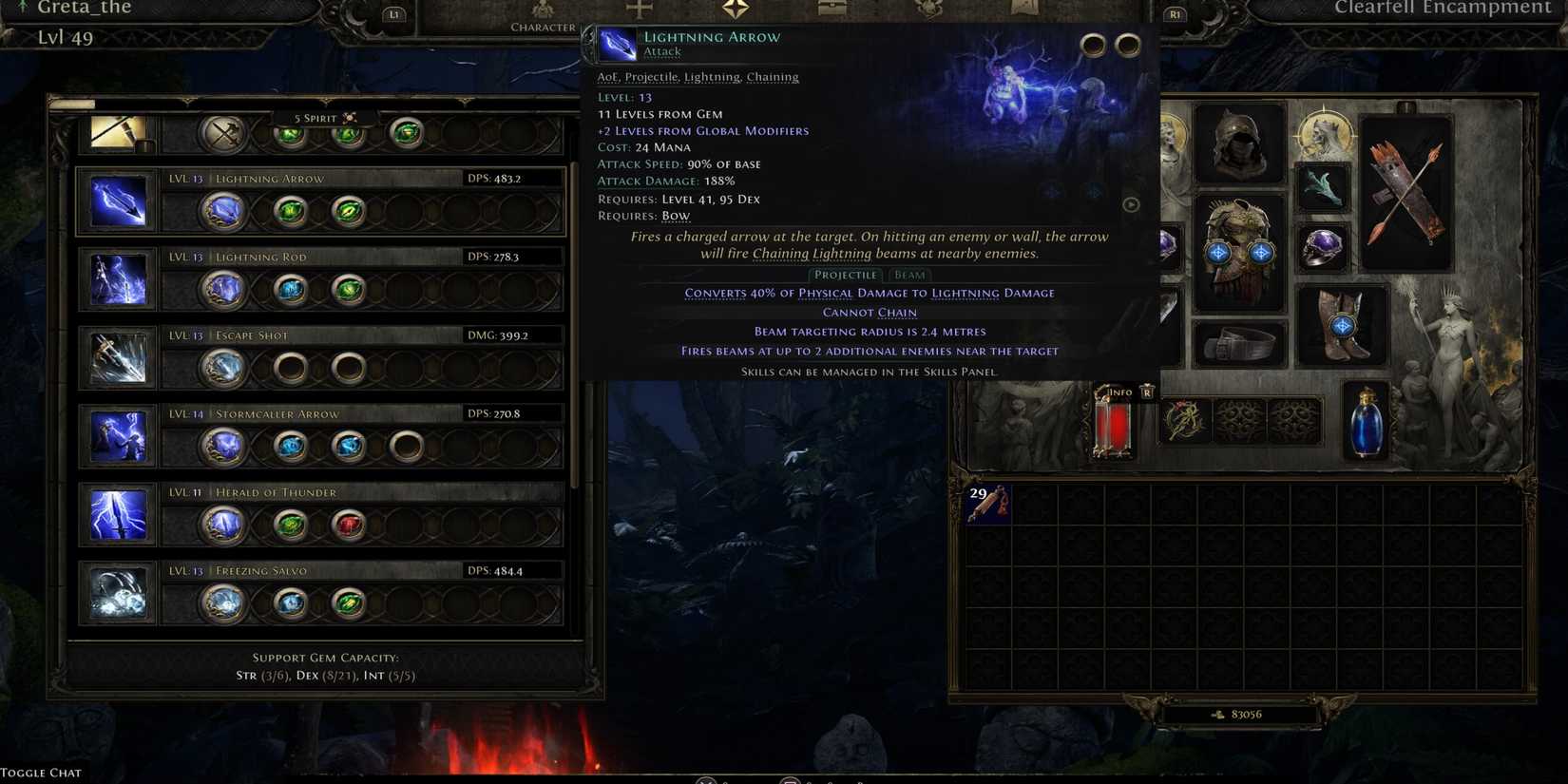Switch to the Beam tab

point(908,275)
